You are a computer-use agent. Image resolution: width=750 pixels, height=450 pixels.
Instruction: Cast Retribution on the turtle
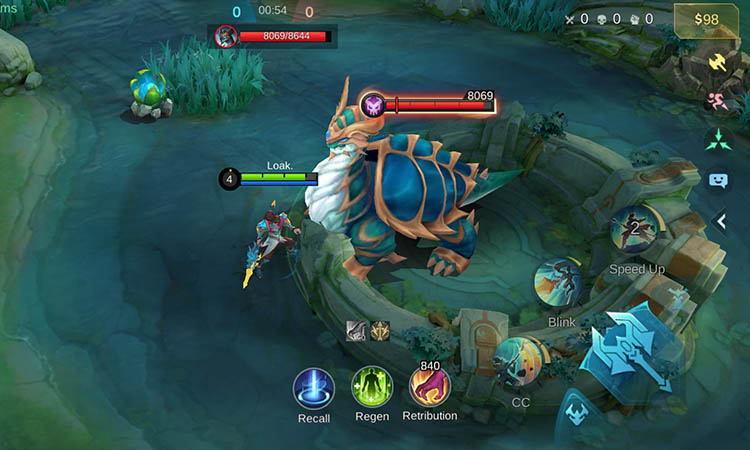(x=430, y=387)
